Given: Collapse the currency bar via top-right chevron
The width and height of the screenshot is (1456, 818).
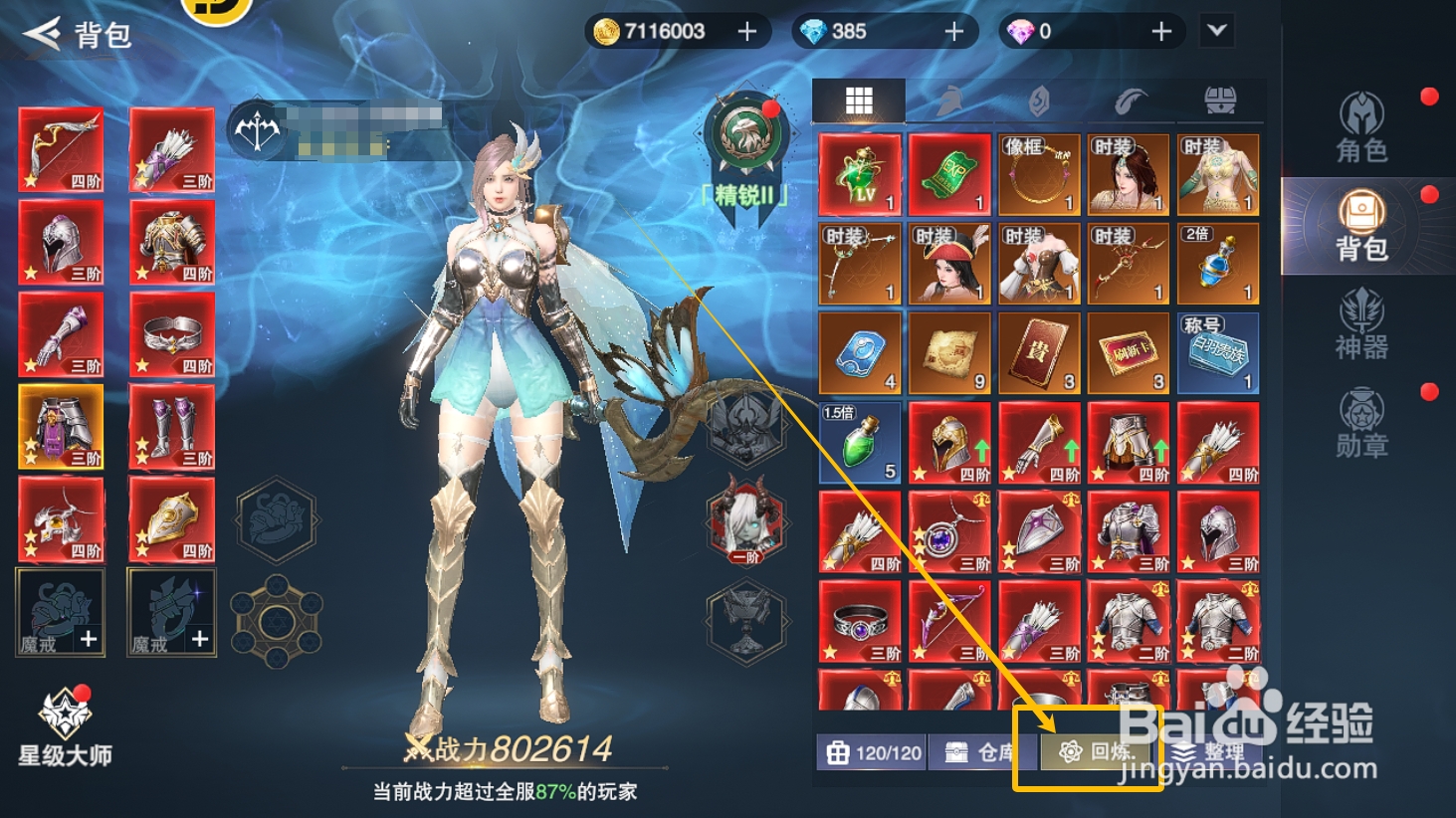Looking at the screenshot, I should pos(1216,31).
